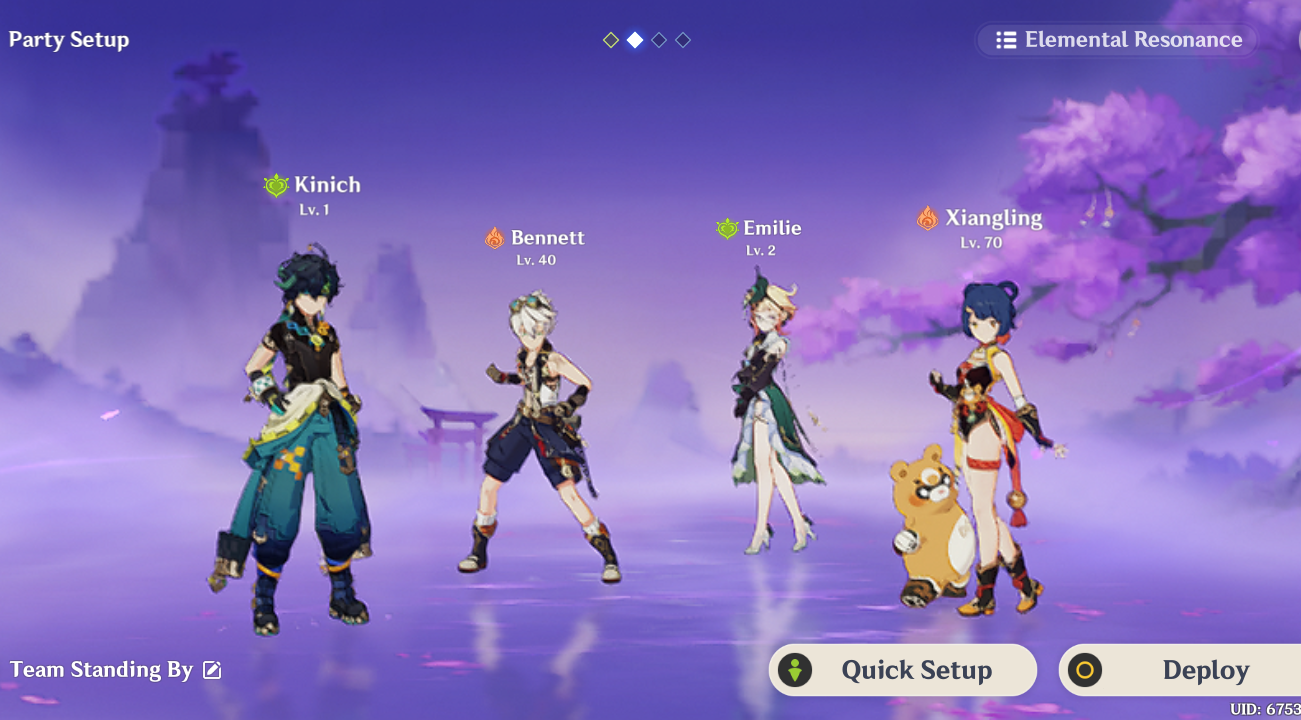Click the Dendro element icon above Kinich
1301x720 pixels.
point(278,184)
